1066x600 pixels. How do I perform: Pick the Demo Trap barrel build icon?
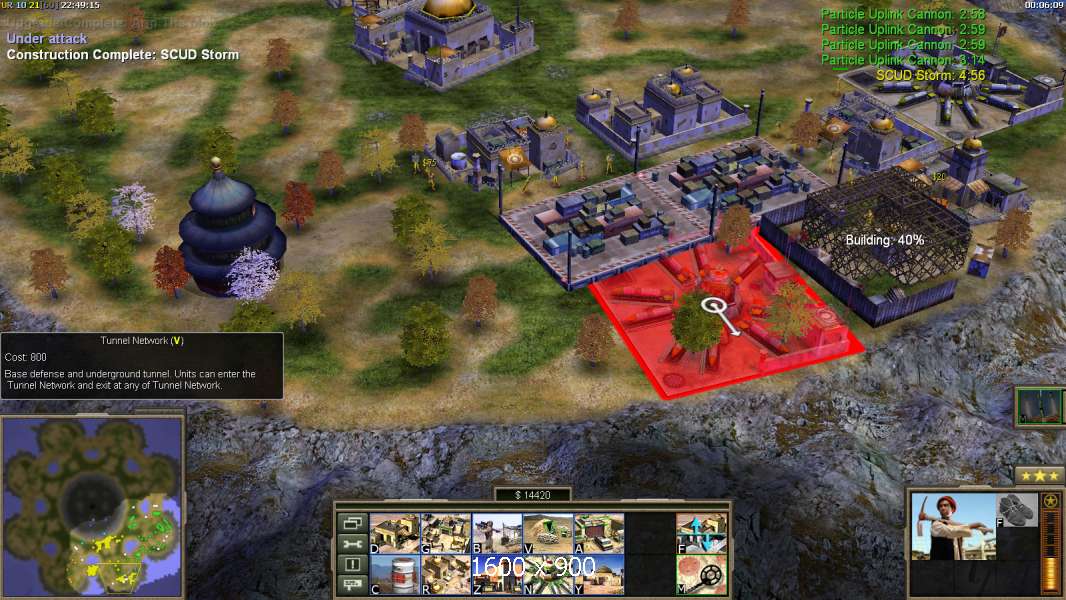pos(395,574)
